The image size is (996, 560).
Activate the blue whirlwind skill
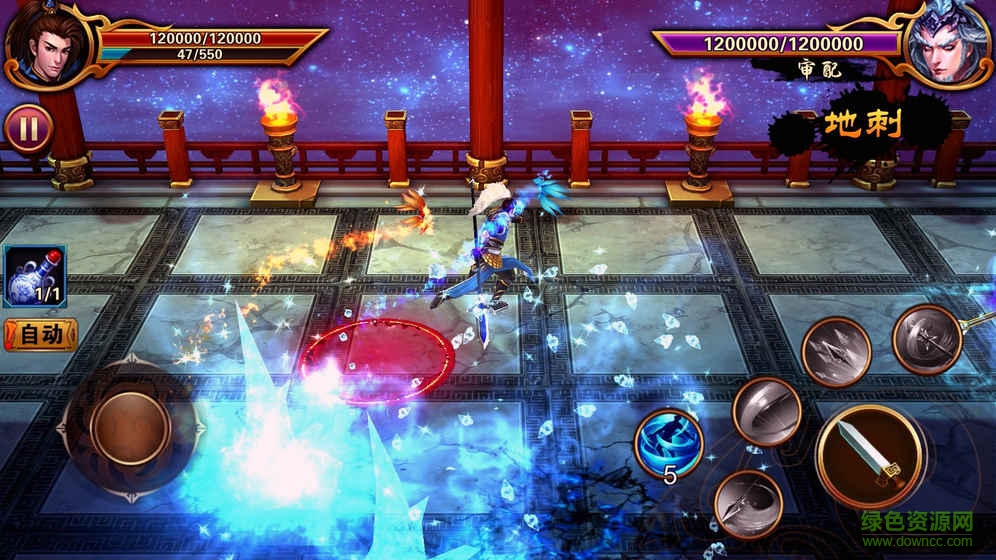[x=668, y=442]
